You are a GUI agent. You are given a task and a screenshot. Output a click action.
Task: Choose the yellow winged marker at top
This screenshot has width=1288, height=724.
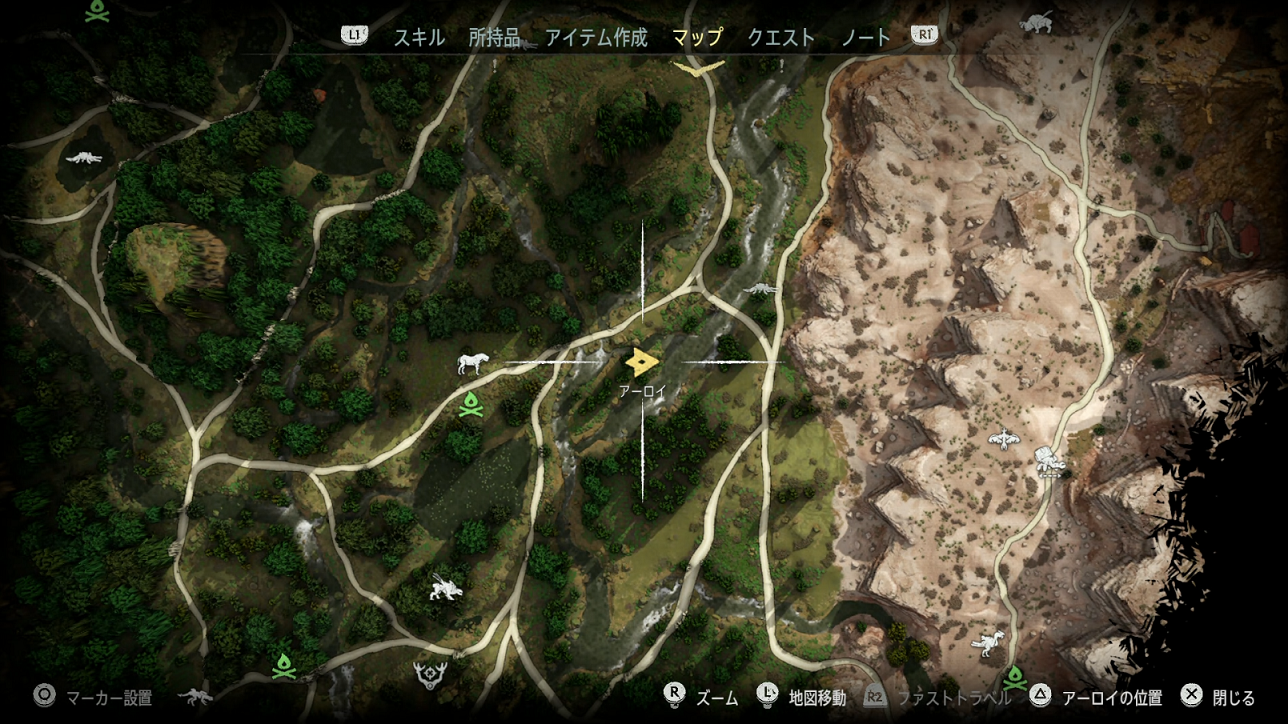(x=699, y=68)
